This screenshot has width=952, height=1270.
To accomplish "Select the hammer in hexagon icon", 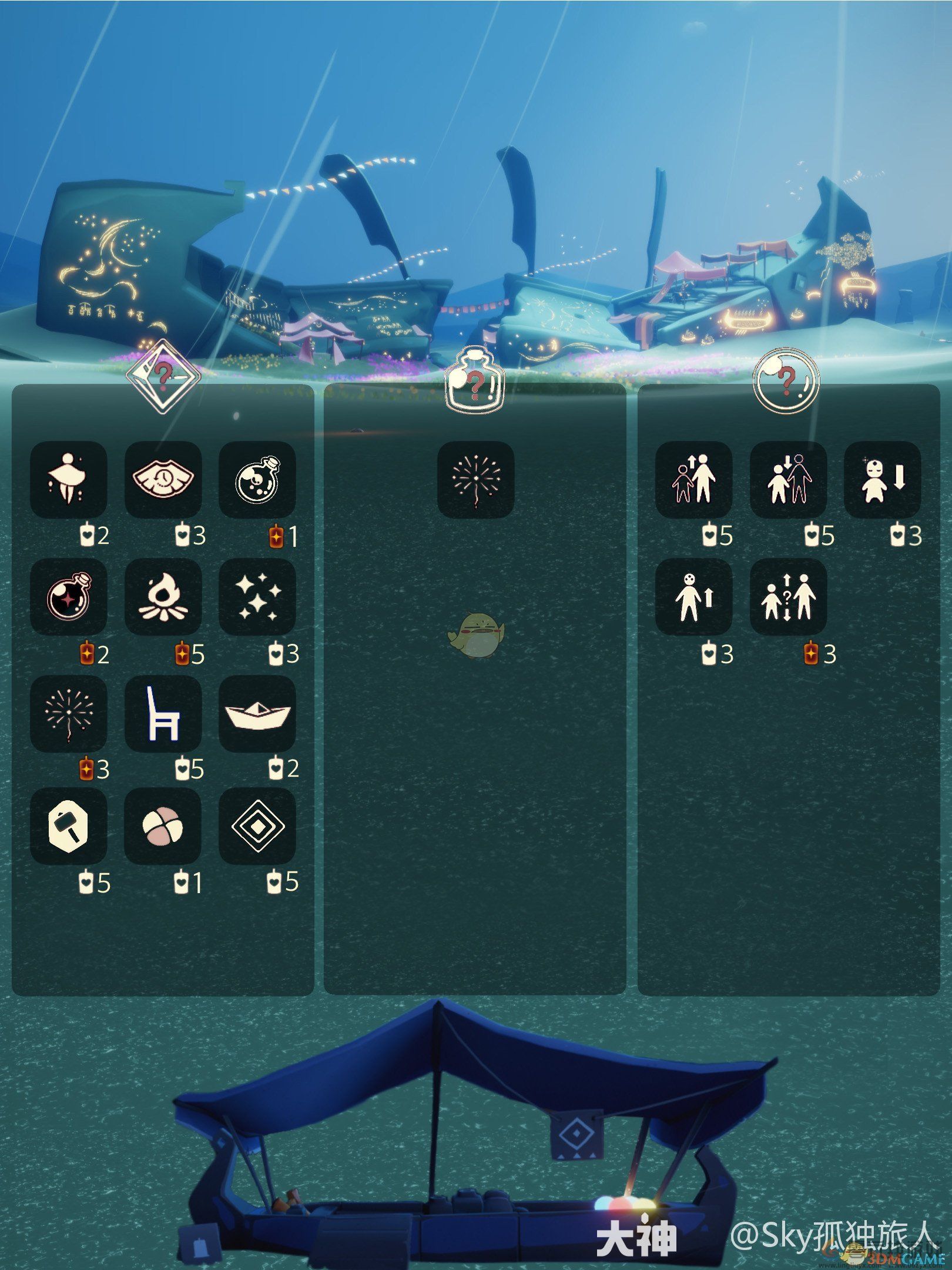I will [x=69, y=826].
